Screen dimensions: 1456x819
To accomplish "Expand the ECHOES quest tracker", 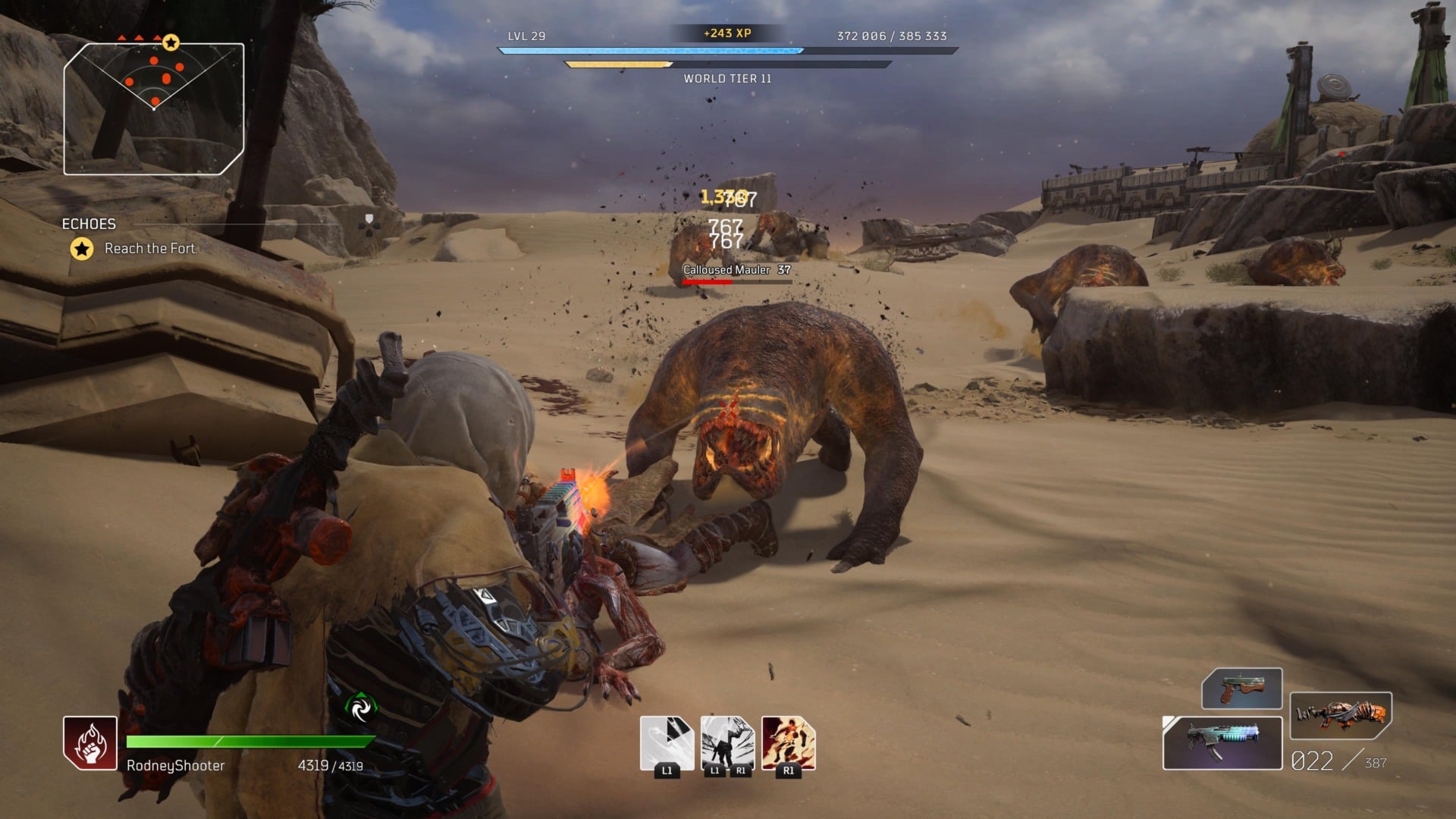I will (89, 224).
